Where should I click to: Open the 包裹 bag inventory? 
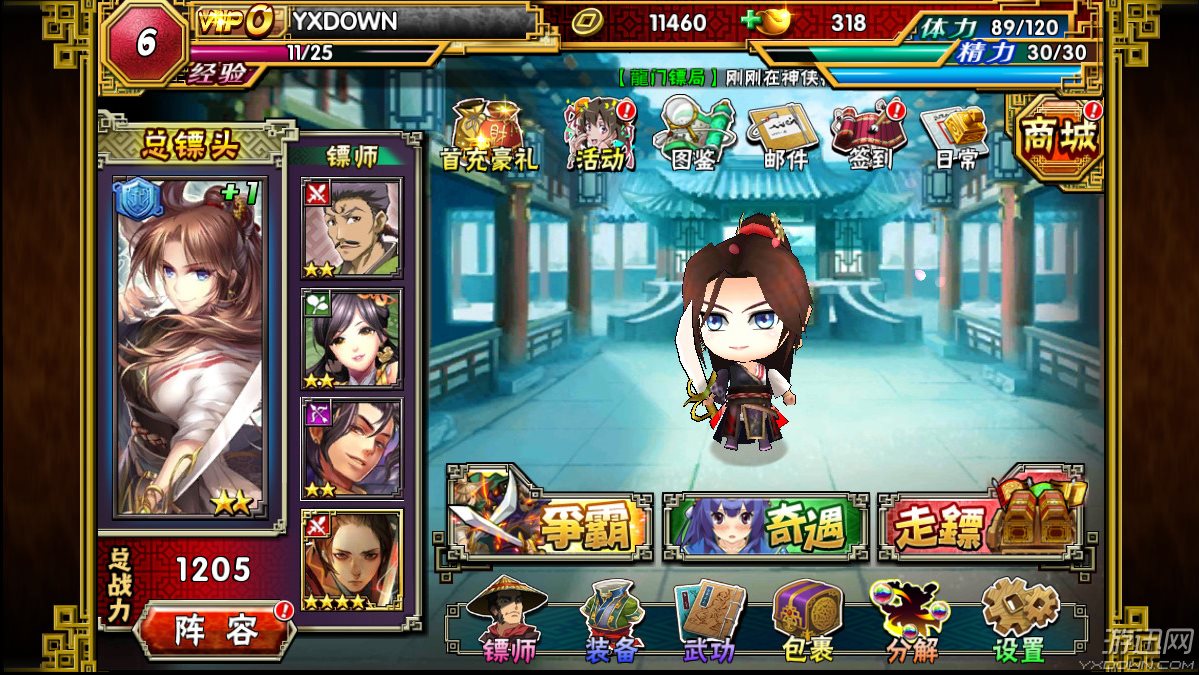[807, 622]
